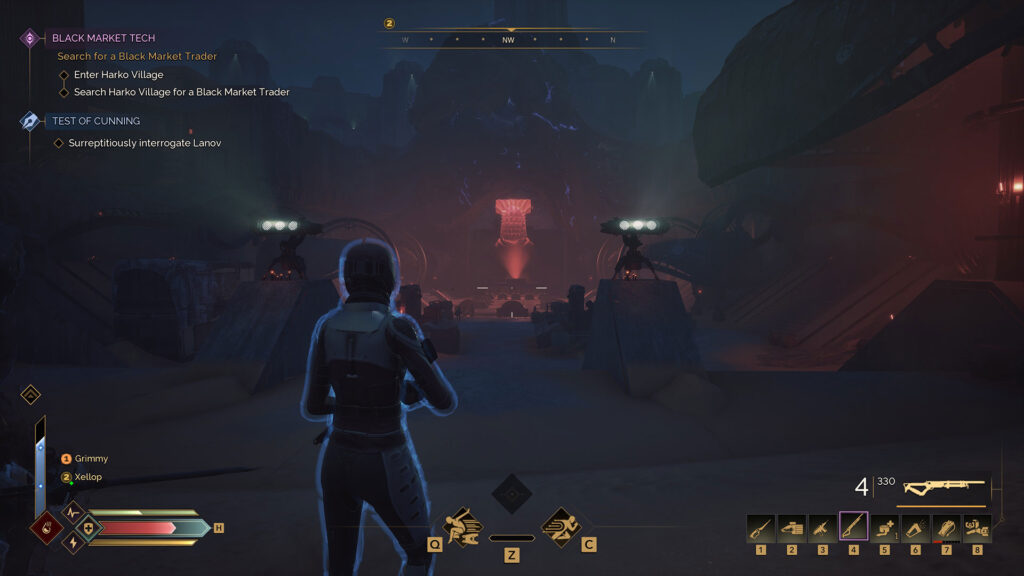Image resolution: width=1024 pixels, height=576 pixels.
Task: Use the backpack item in slot 7
Action: 946,526
